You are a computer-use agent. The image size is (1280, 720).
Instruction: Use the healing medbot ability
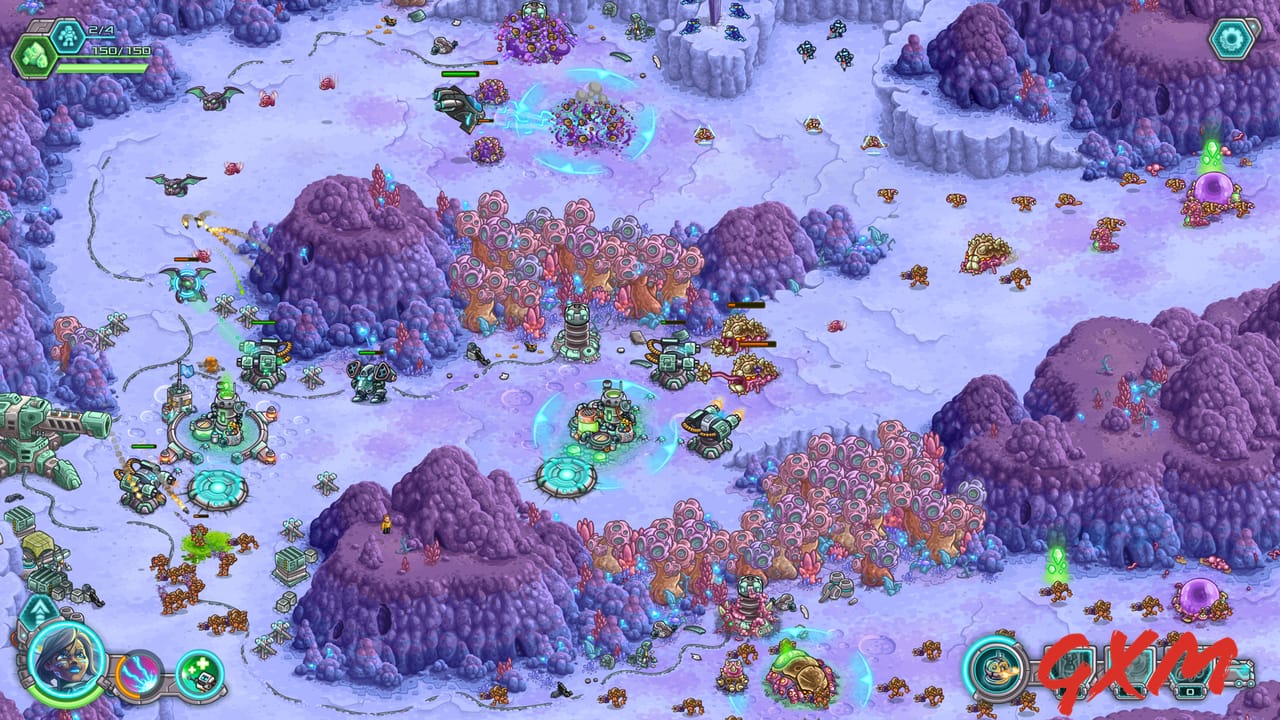(198, 675)
